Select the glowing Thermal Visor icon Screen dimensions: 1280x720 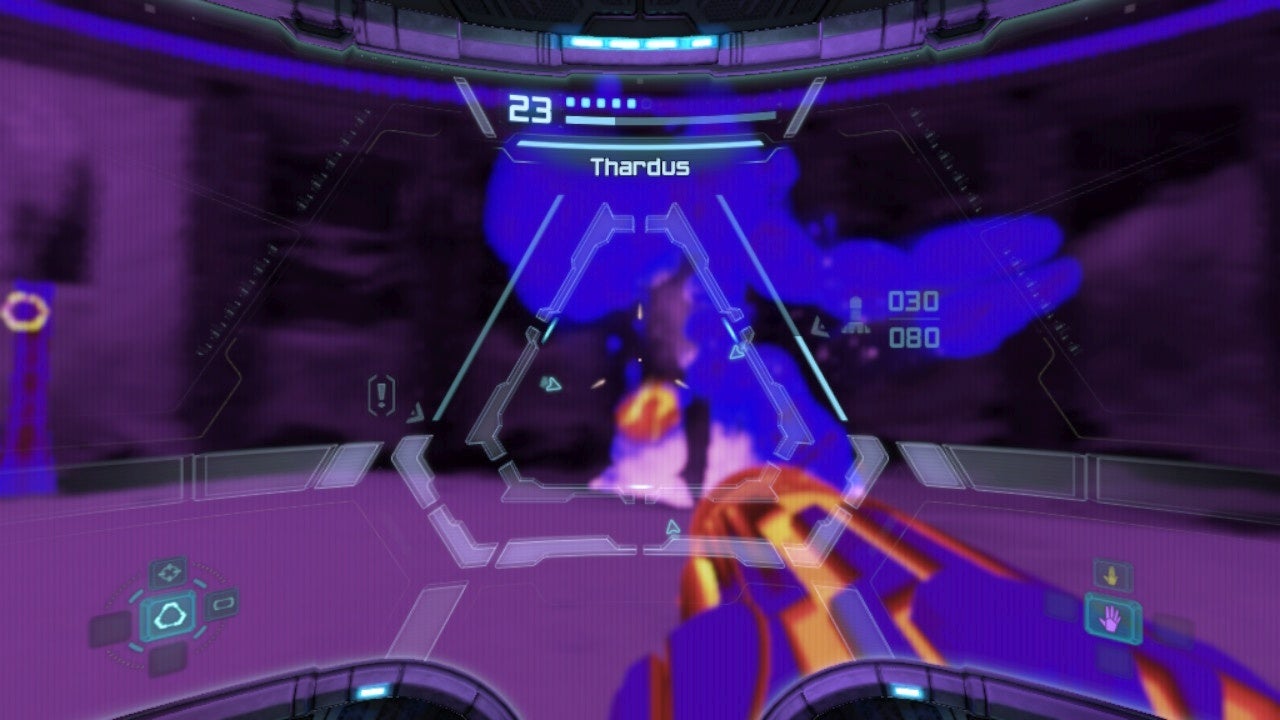[170, 617]
